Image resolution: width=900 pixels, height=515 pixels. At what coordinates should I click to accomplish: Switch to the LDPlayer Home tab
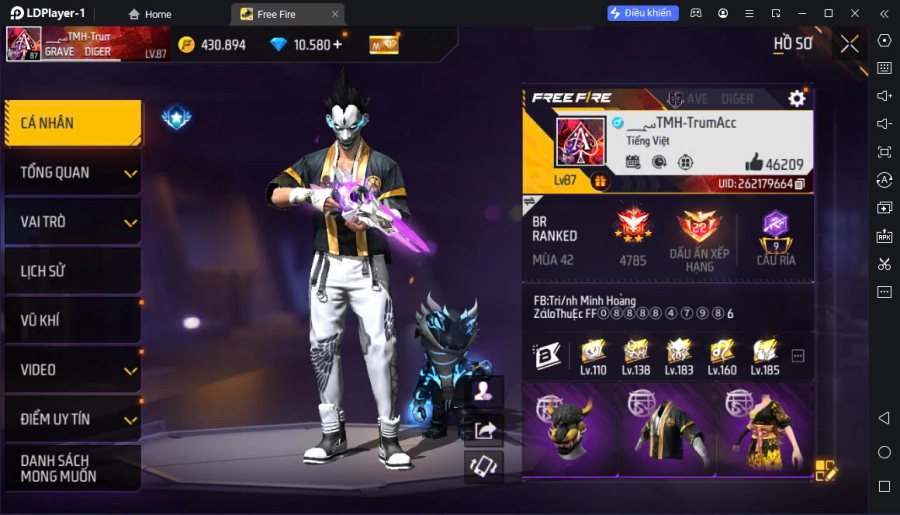coord(150,14)
